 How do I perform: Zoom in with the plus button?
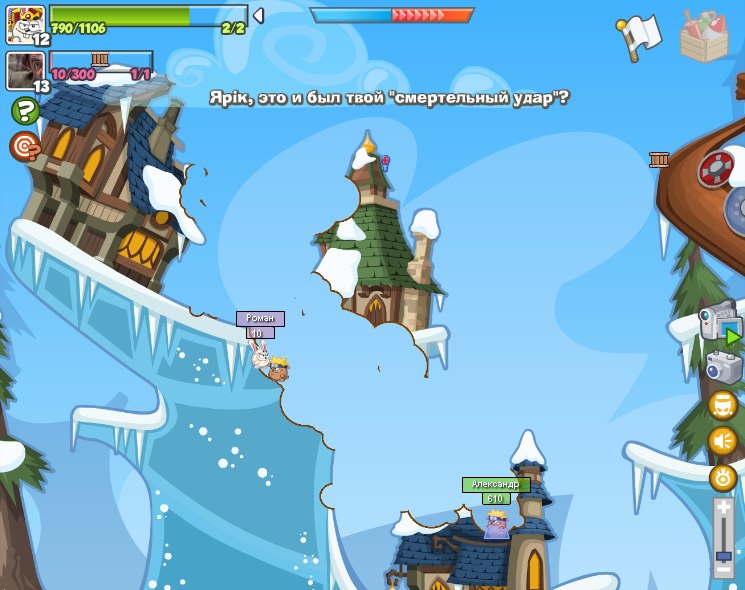point(723,508)
